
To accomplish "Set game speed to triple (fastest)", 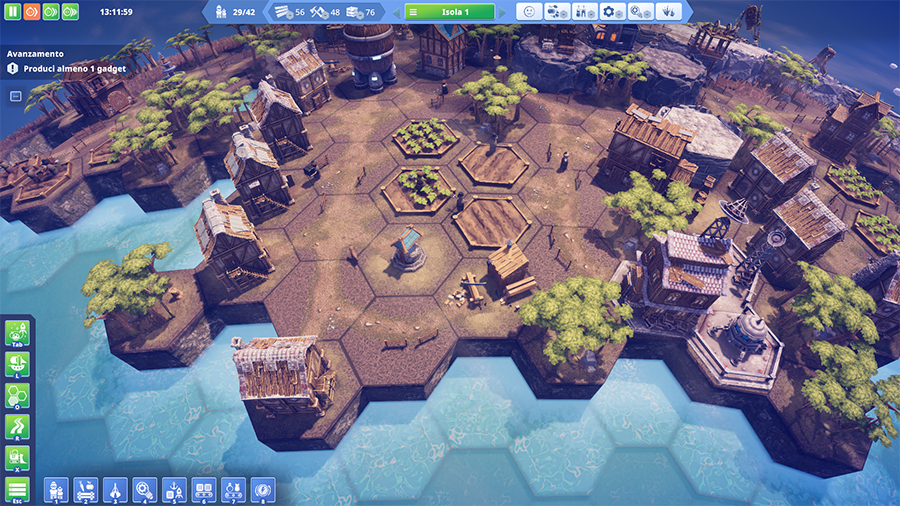I will coord(70,12).
